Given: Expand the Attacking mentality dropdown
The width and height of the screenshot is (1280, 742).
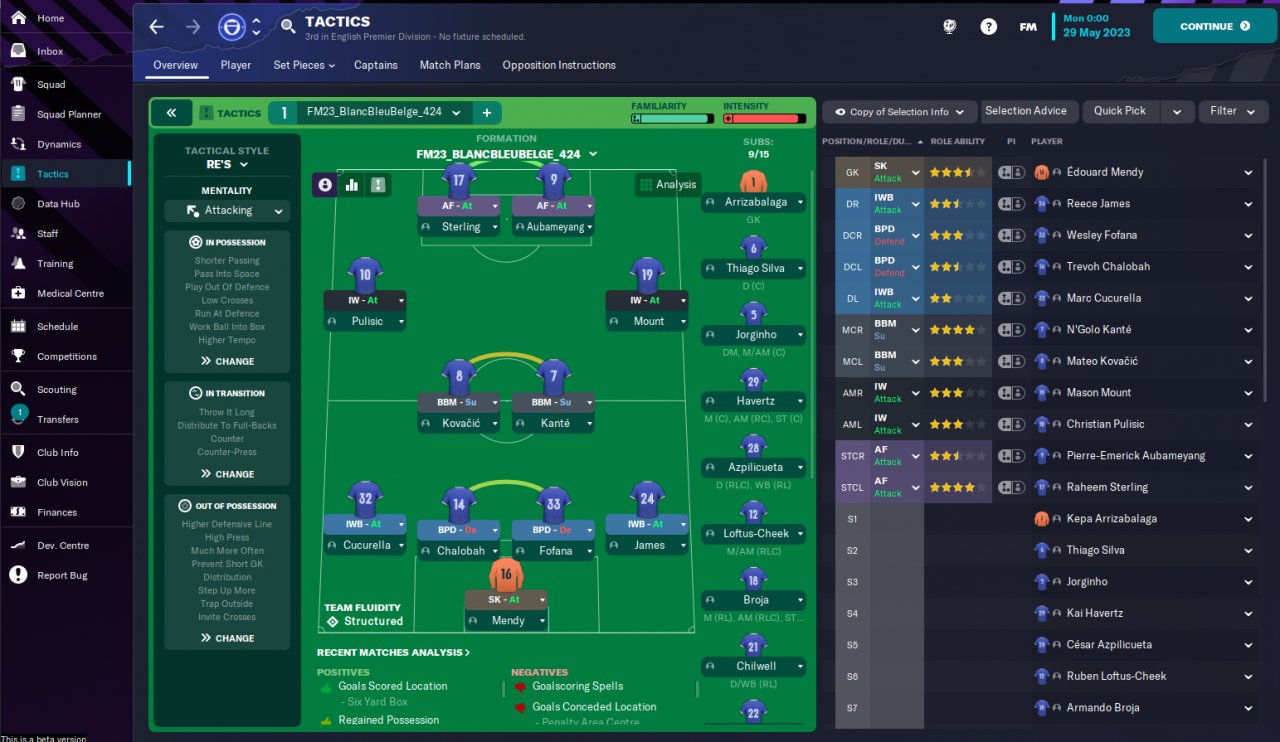Looking at the screenshot, I should [227, 211].
